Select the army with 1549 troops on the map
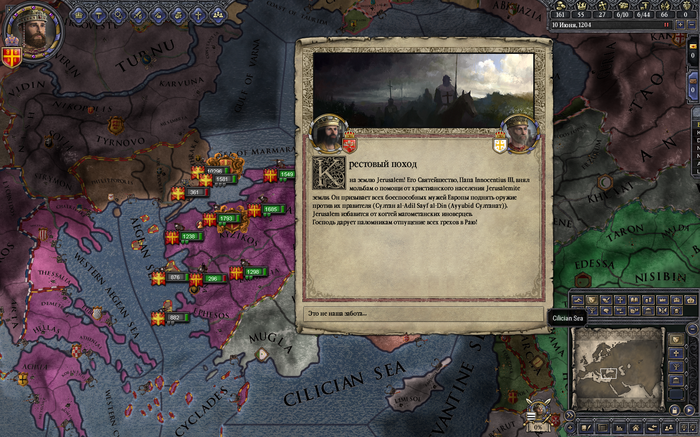This screenshot has height=437, width=700. [286, 175]
